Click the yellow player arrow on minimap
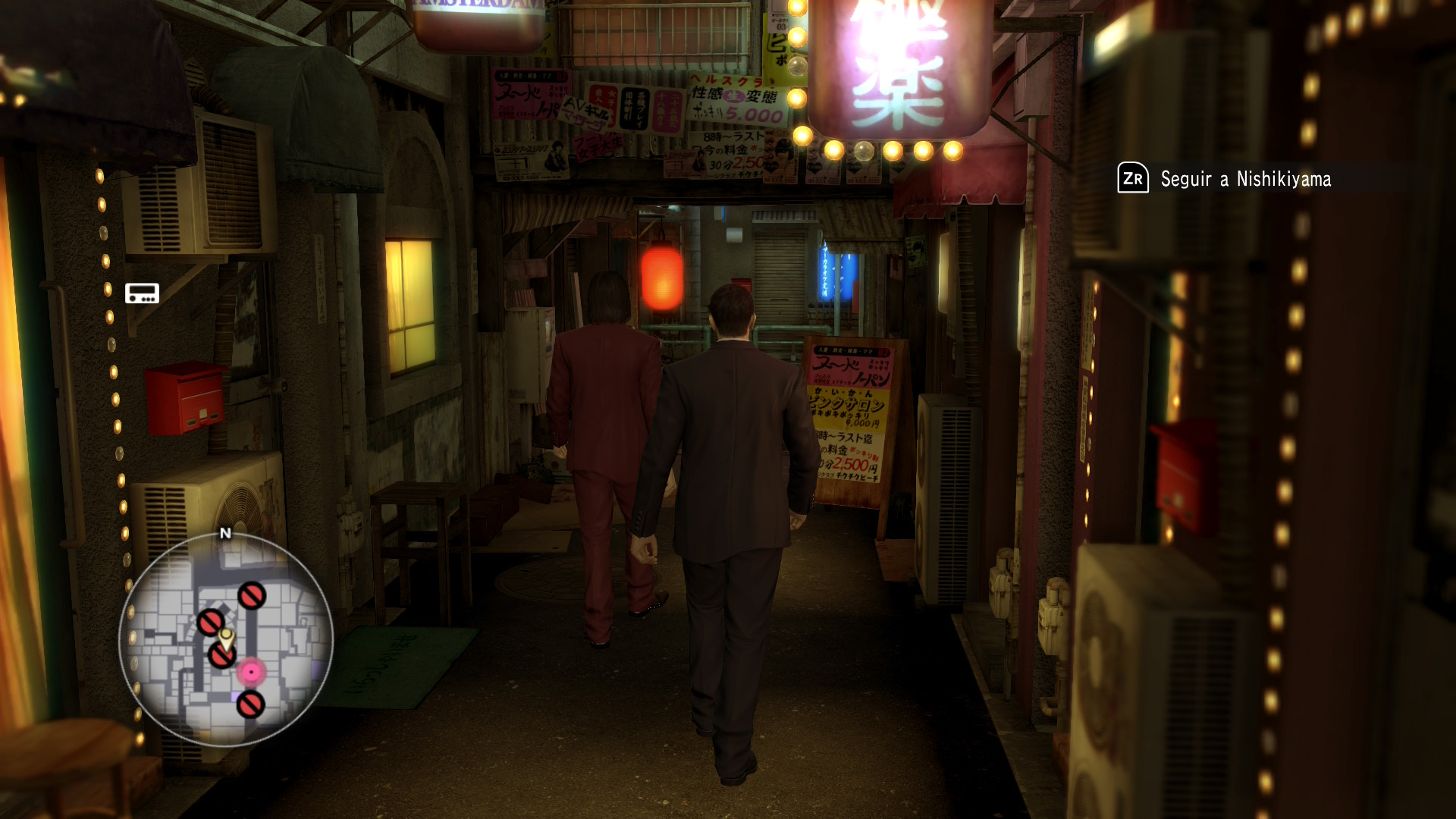Viewport: 1456px width, 819px height. pos(226,637)
